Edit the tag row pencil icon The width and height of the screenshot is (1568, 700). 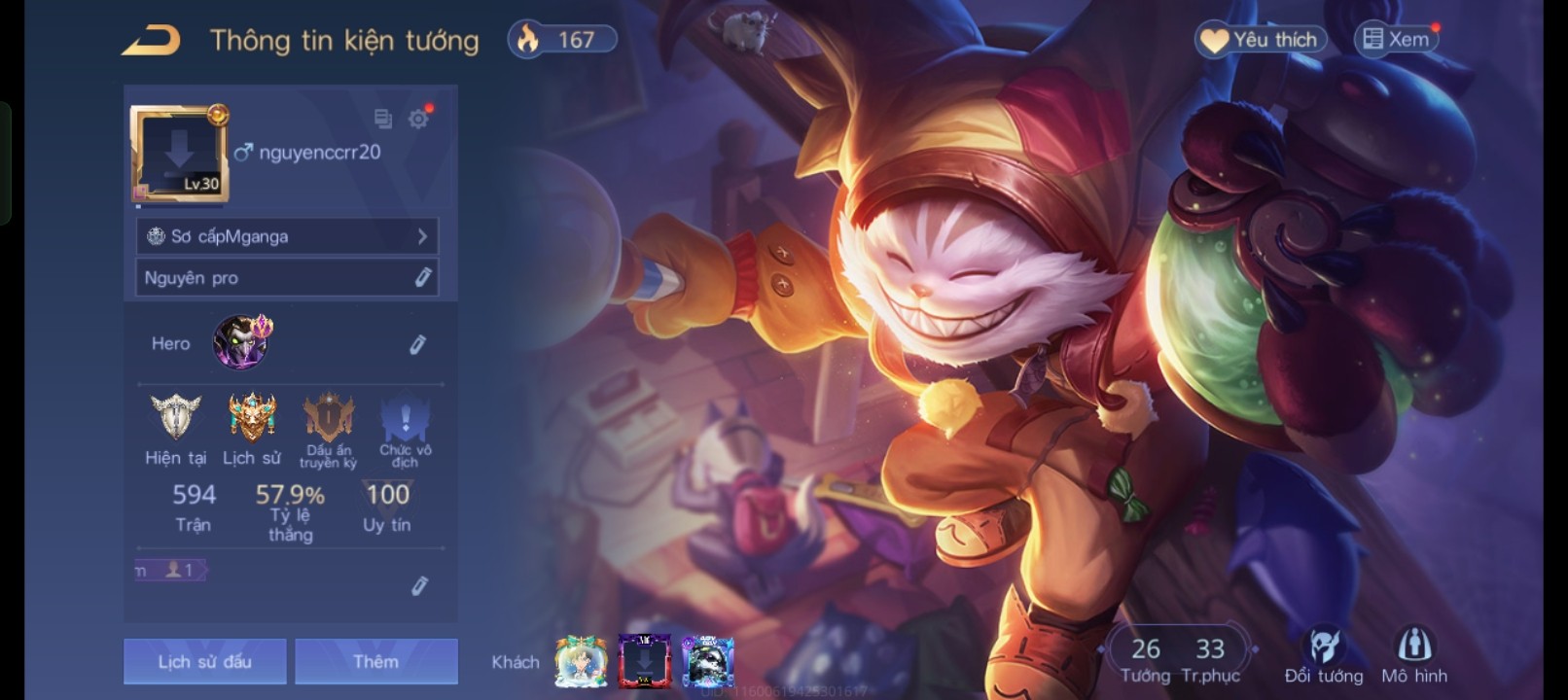click(419, 585)
